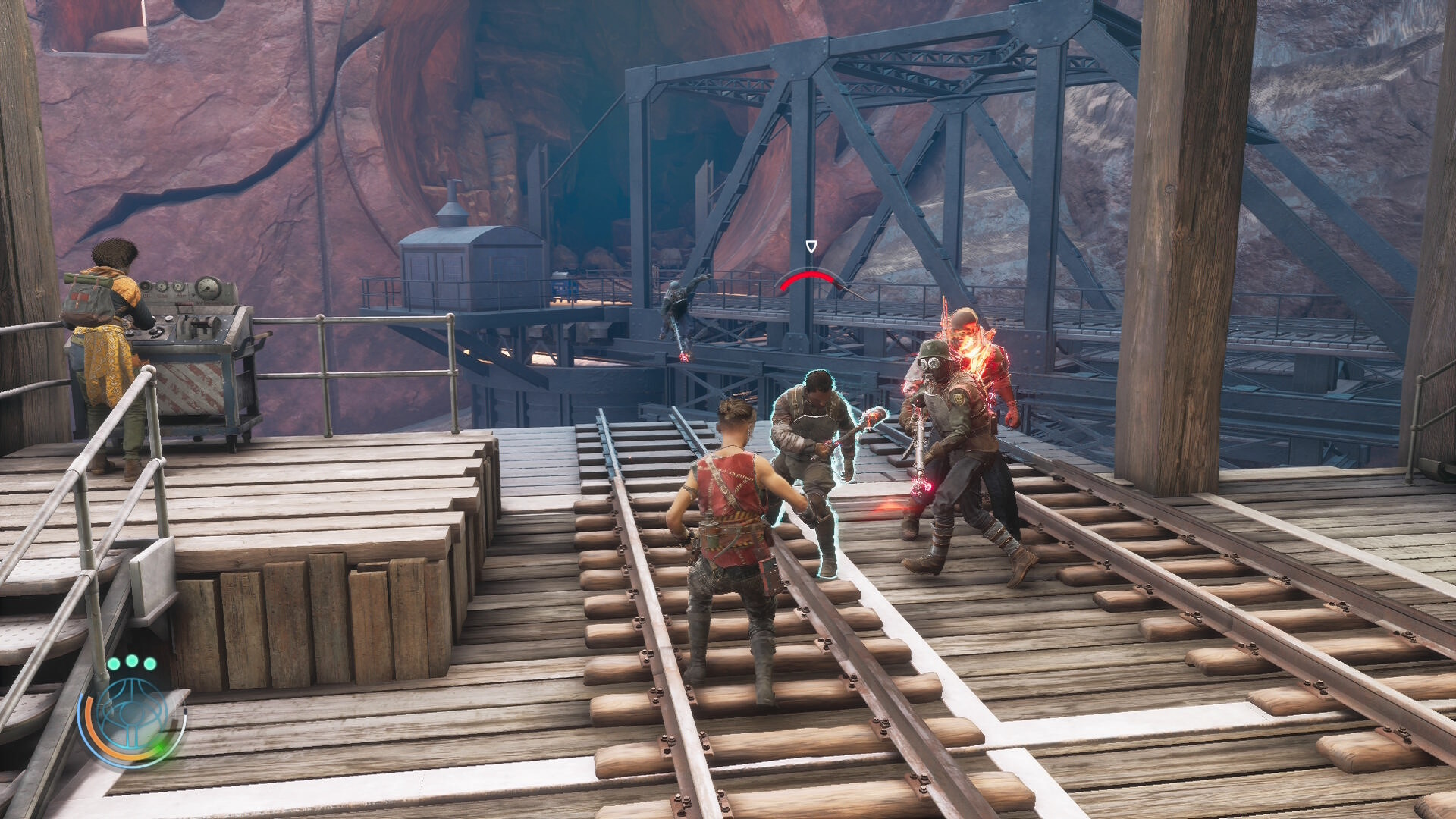Select the white enemy target marker
Viewport: 1456px width, 819px height.
point(811,246)
